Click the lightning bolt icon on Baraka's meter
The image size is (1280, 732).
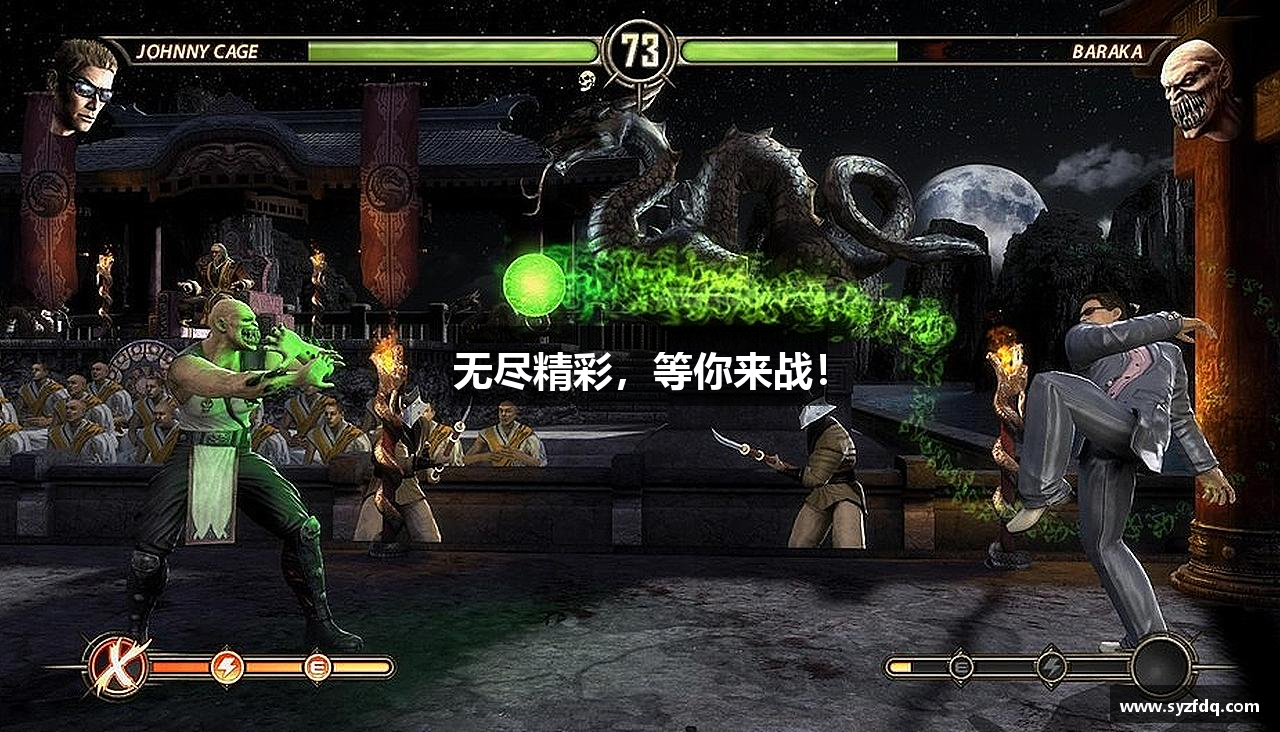(1051, 666)
